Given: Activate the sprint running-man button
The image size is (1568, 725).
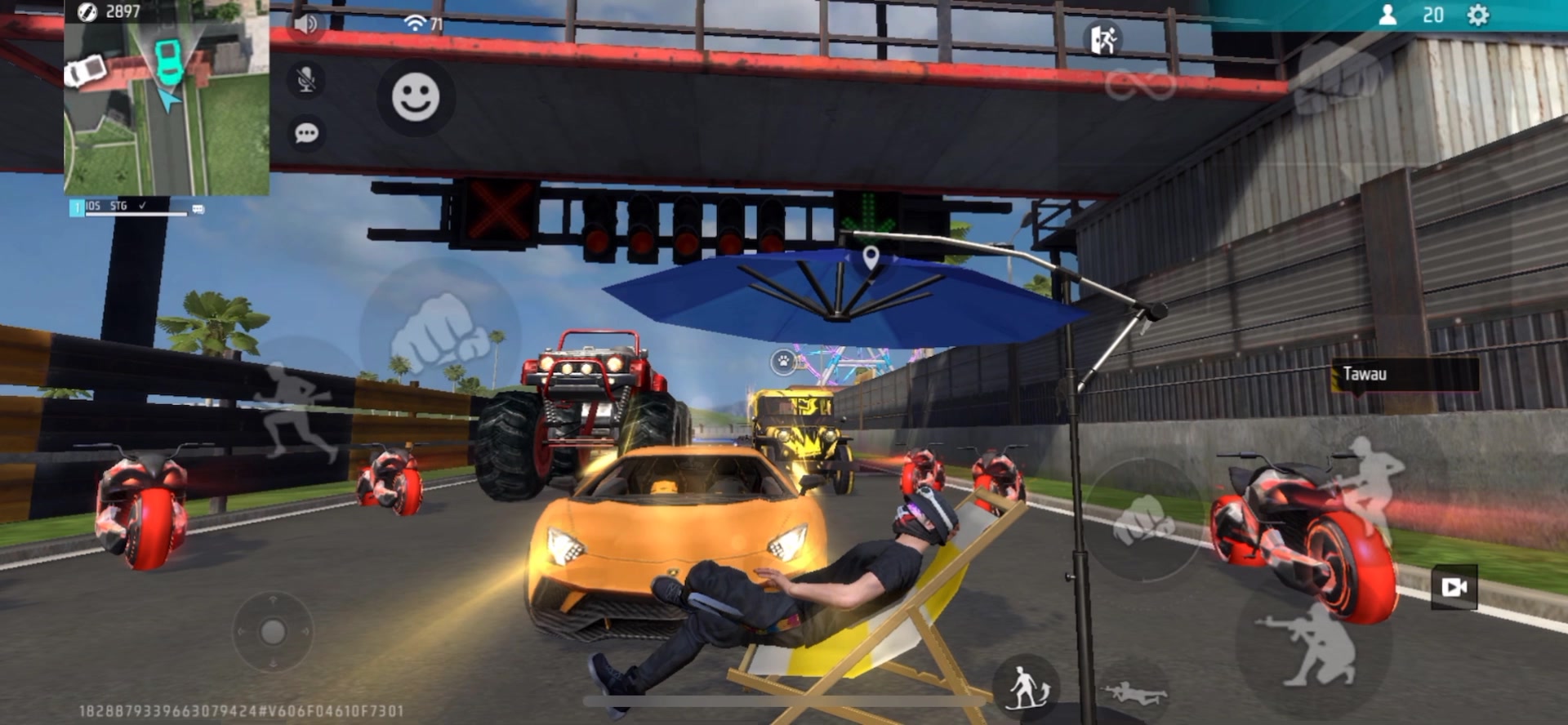Looking at the screenshot, I should [296, 408].
